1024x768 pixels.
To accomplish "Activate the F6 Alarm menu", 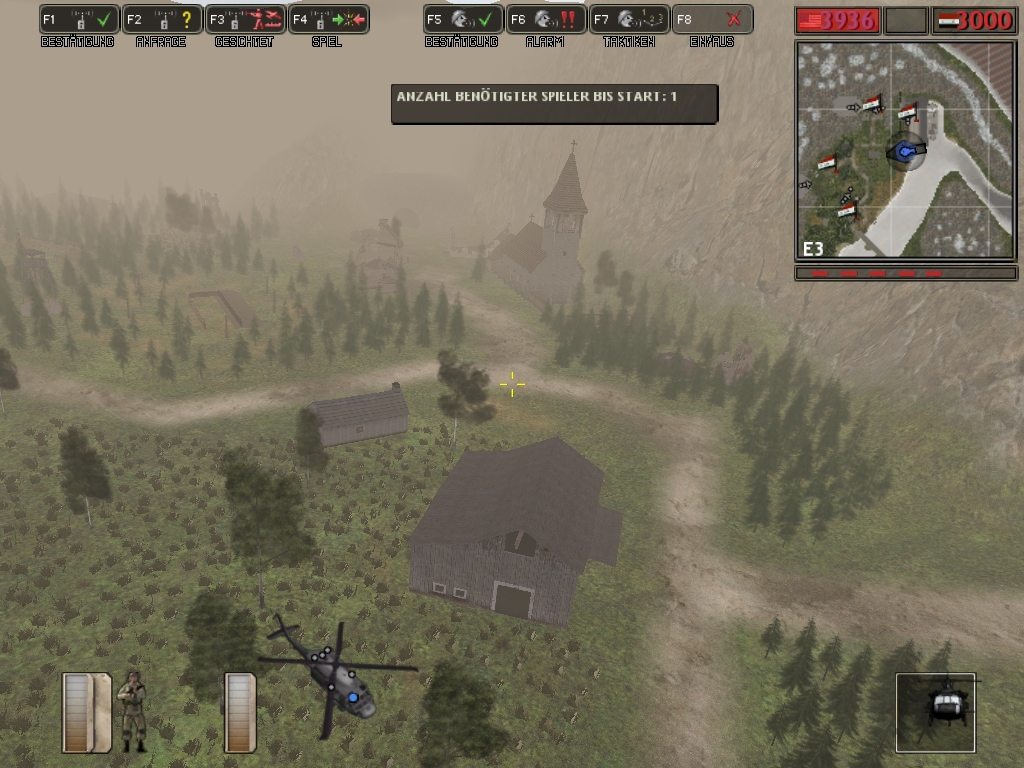I will coord(545,19).
